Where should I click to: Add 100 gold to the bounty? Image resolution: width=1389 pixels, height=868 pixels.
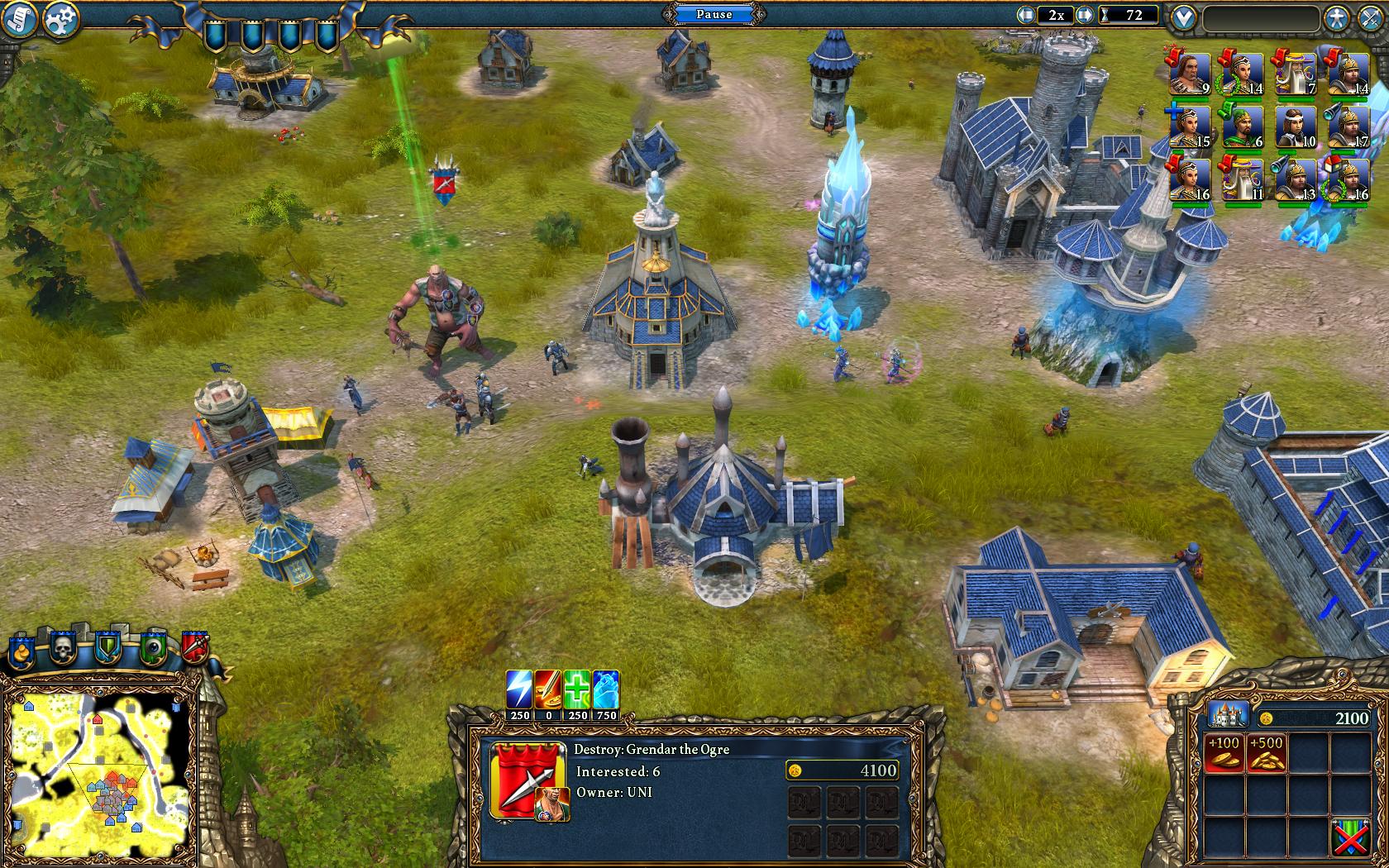tap(1223, 752)
